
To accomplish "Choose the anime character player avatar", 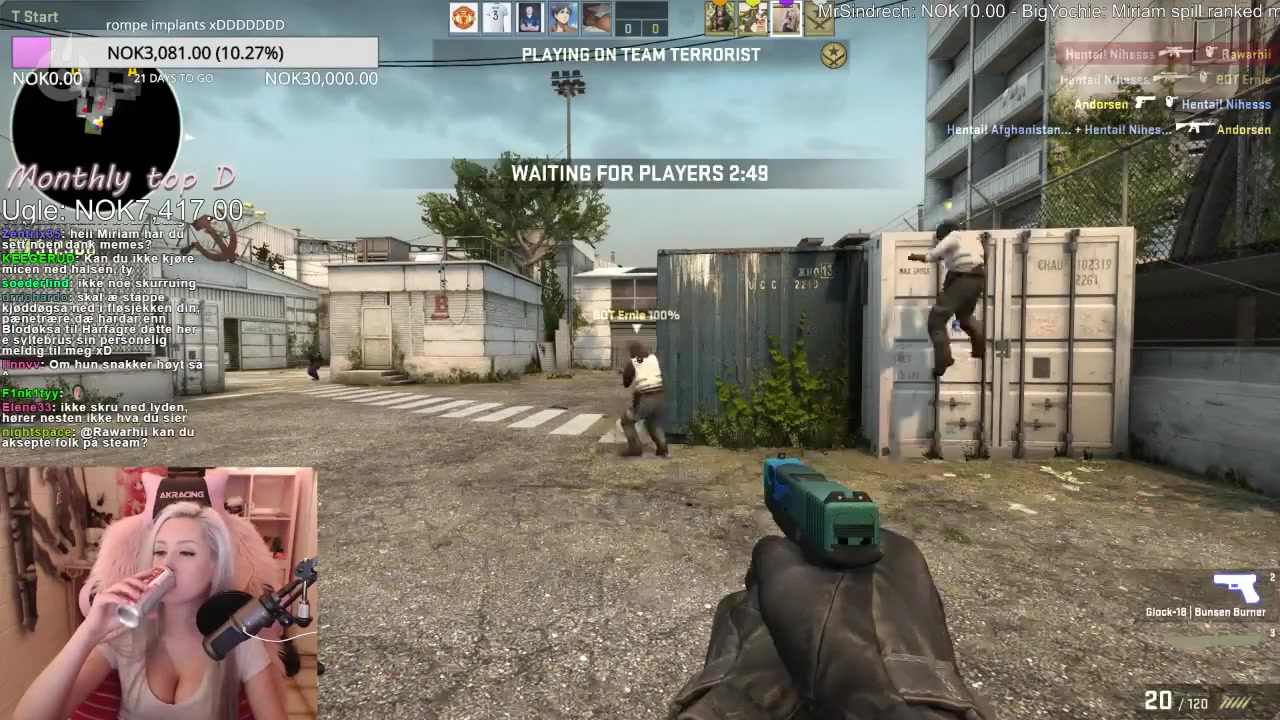I will 564,18.
